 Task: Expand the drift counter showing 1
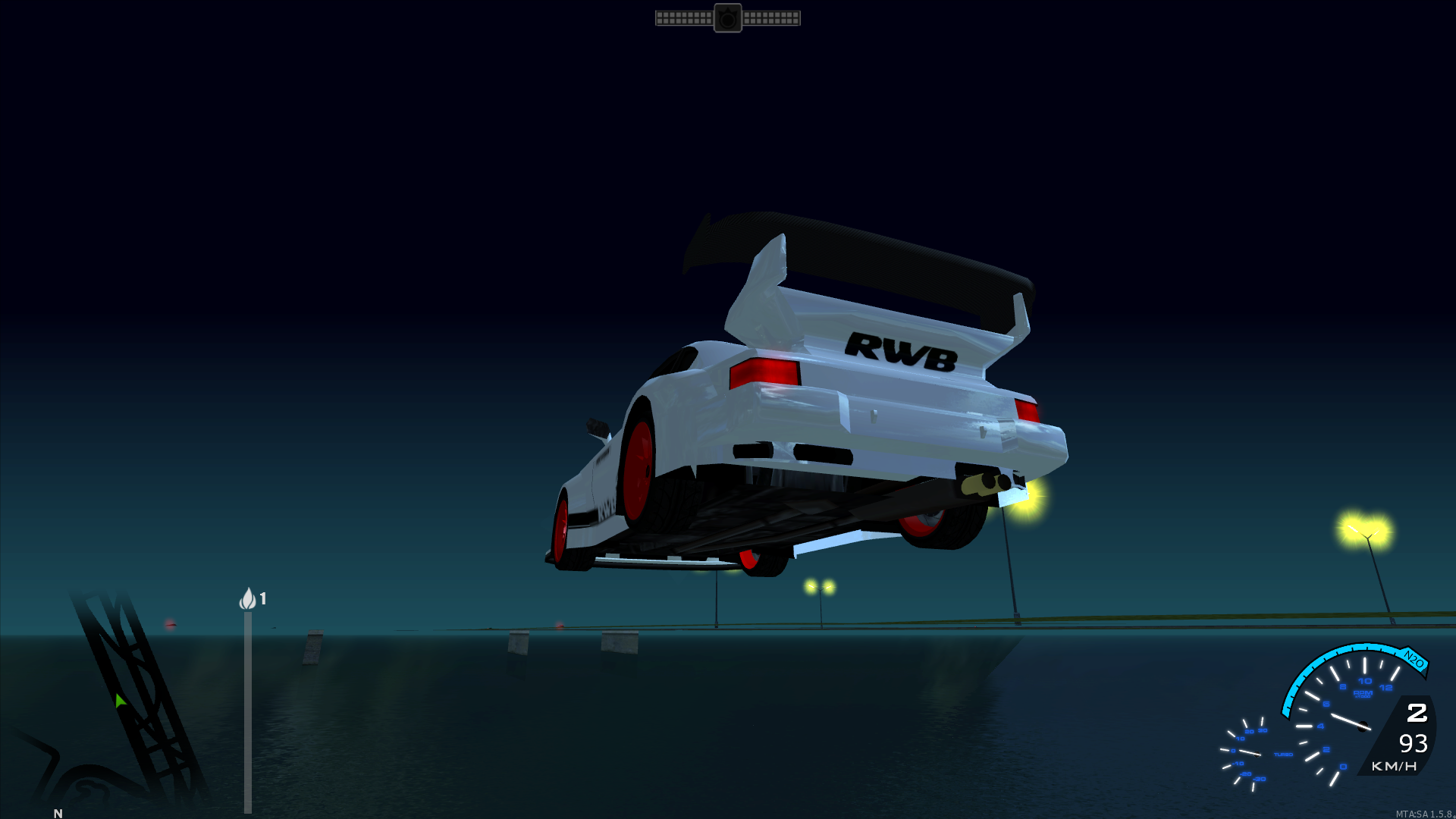[263, 598]
